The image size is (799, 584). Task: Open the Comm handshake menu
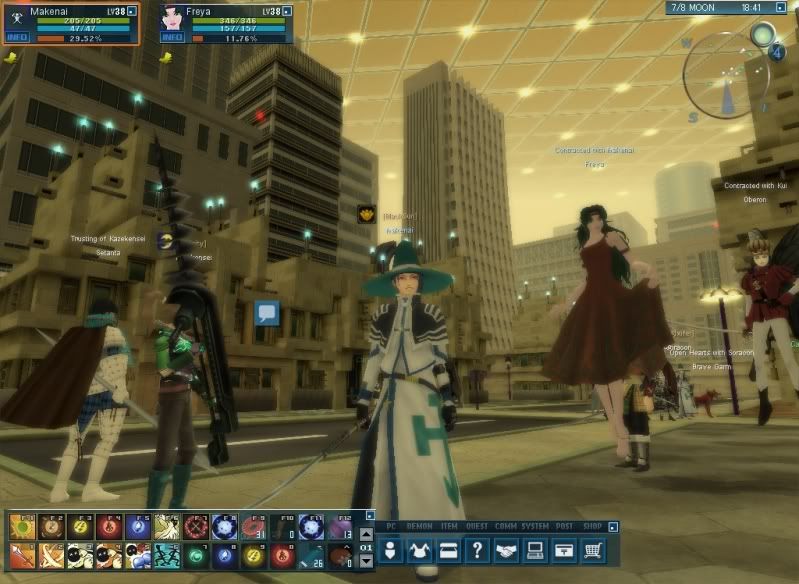click(508, 549)
